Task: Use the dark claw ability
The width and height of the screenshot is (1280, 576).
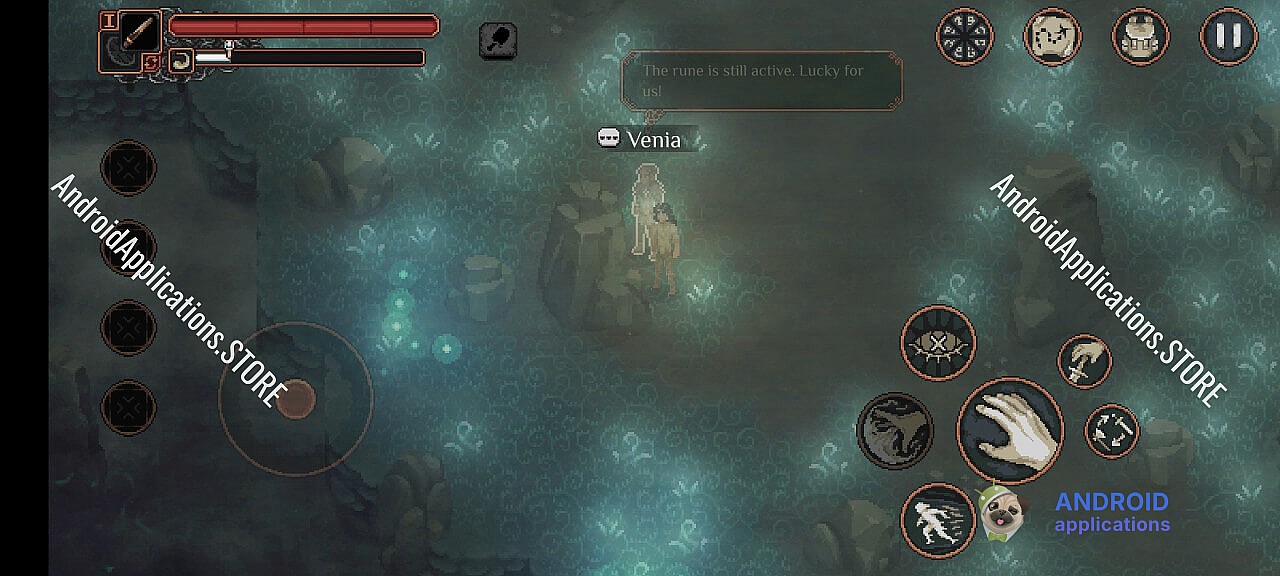Action: point(895,431)
